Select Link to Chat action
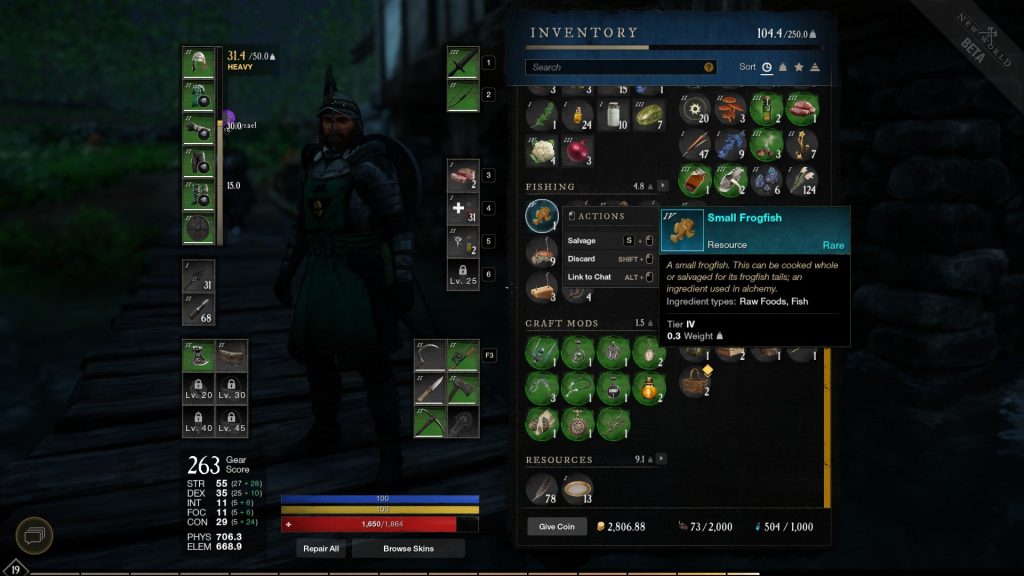 point(589,277)
